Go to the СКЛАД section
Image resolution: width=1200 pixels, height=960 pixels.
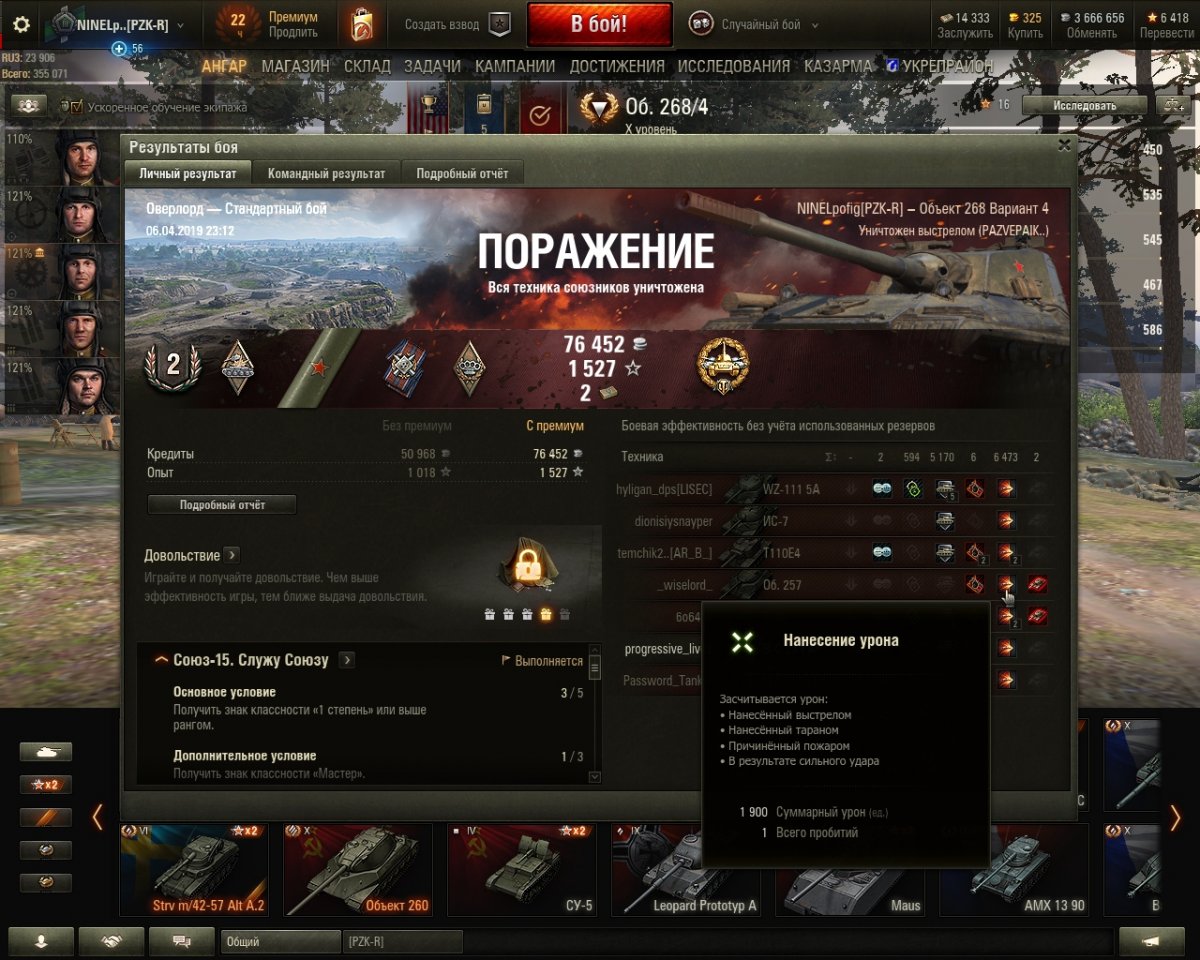point(367,66)
